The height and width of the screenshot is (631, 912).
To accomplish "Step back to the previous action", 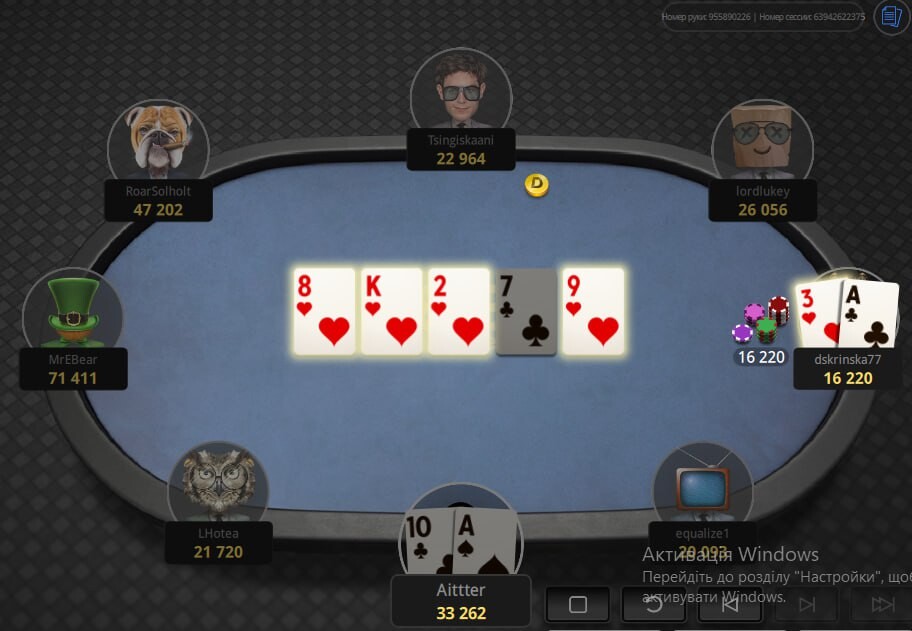I will pos(730,604).
